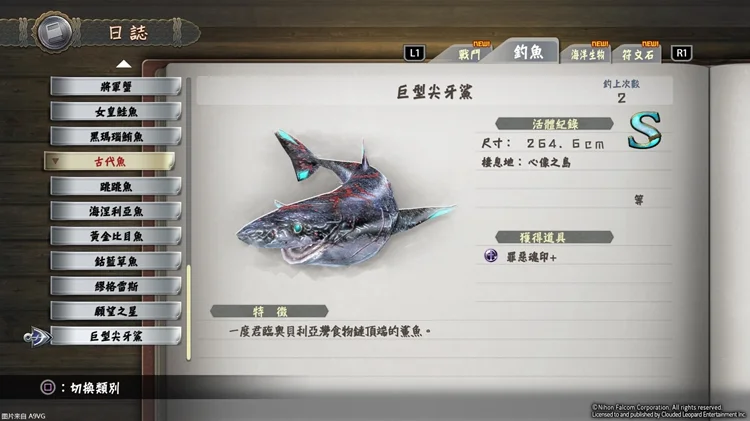The image size is (750, 421).
Task: Click the 日誌 journal book icon
Action: pos(52,33)
